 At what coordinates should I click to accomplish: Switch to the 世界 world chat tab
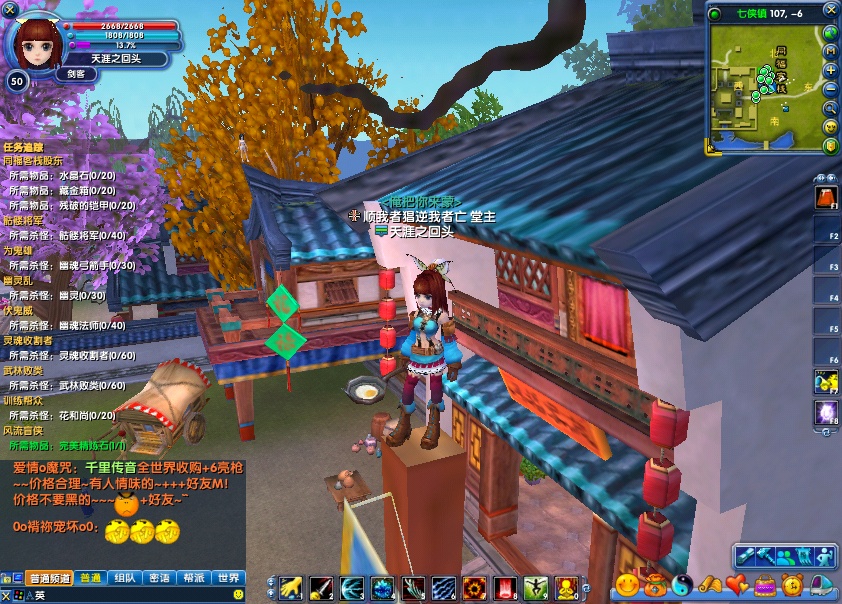tap(229, 578)
